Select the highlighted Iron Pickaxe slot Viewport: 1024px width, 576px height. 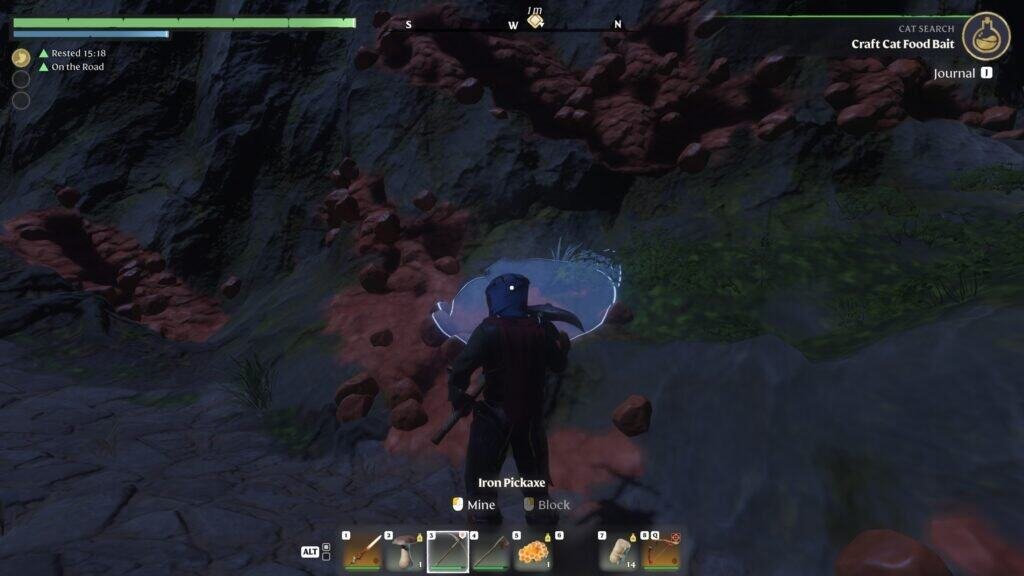tap(448, 551)
